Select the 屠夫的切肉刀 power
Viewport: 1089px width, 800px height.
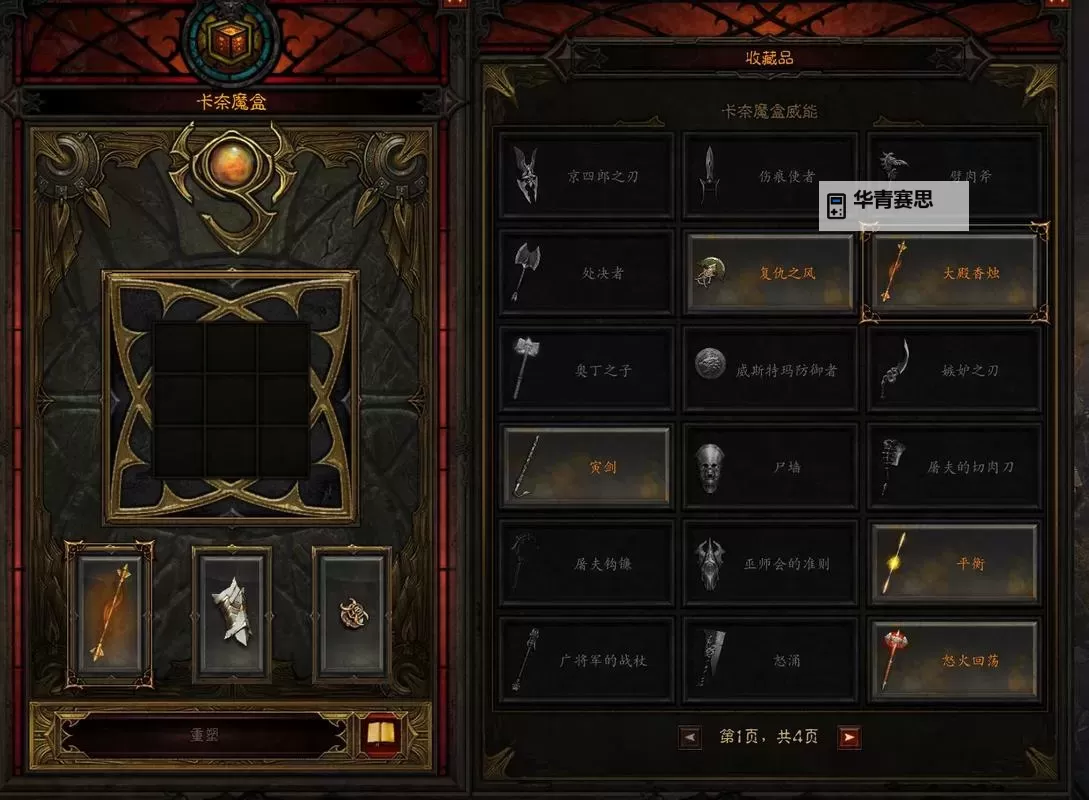[954, 467]
